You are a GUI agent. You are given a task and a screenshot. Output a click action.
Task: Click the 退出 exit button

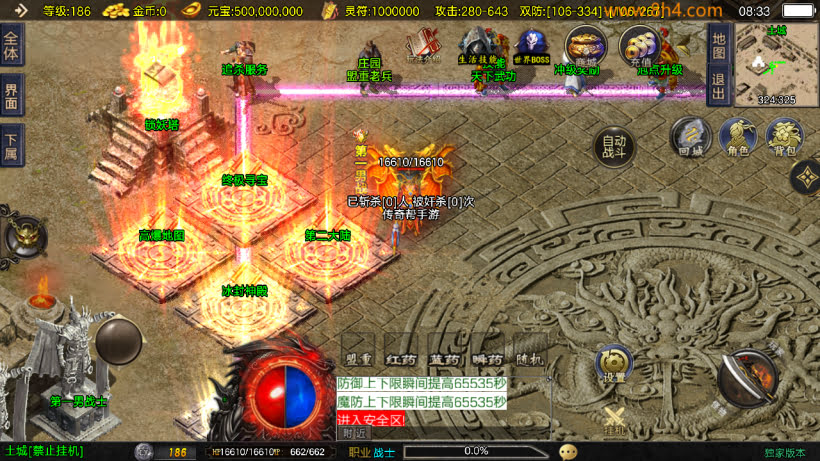(718, 84)
